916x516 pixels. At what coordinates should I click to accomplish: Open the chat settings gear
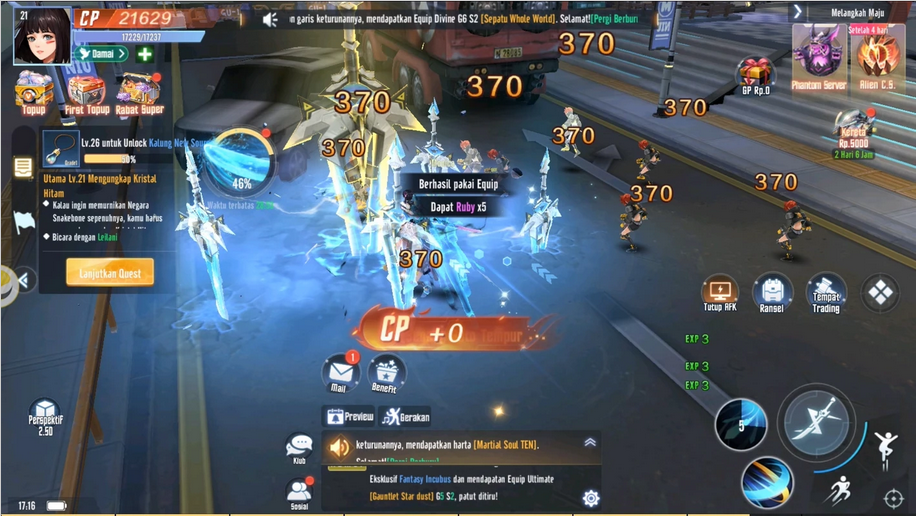[x=591, y=498]
